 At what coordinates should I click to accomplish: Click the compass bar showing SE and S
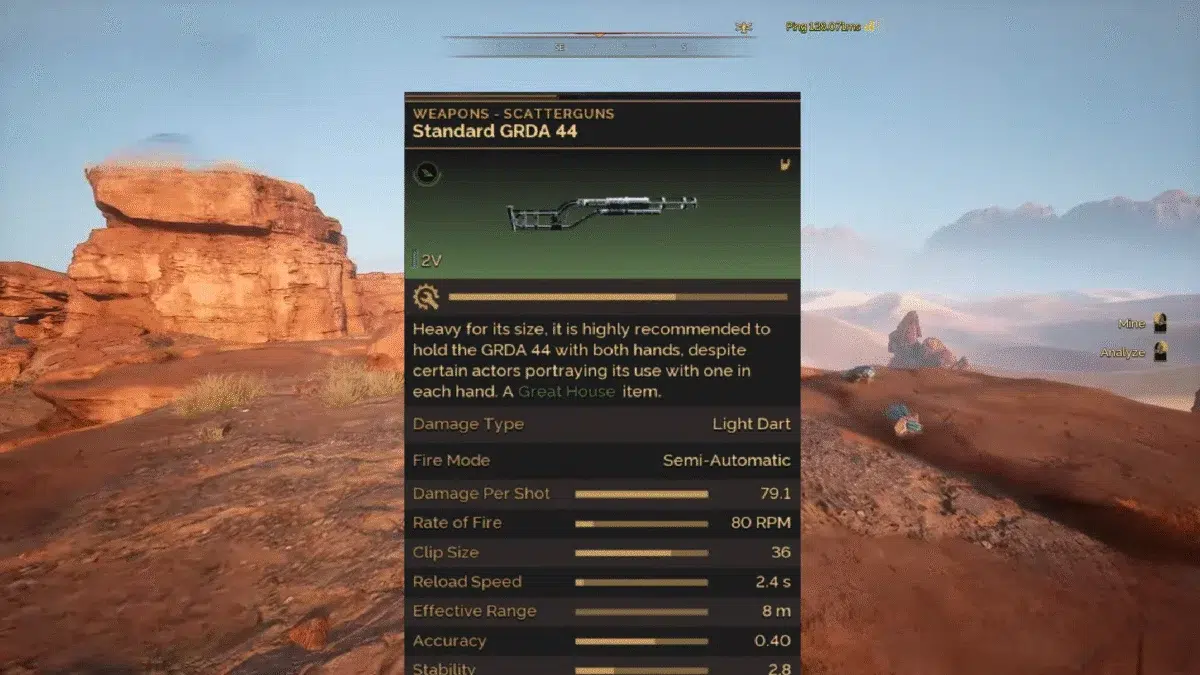[x=598, y=45]
